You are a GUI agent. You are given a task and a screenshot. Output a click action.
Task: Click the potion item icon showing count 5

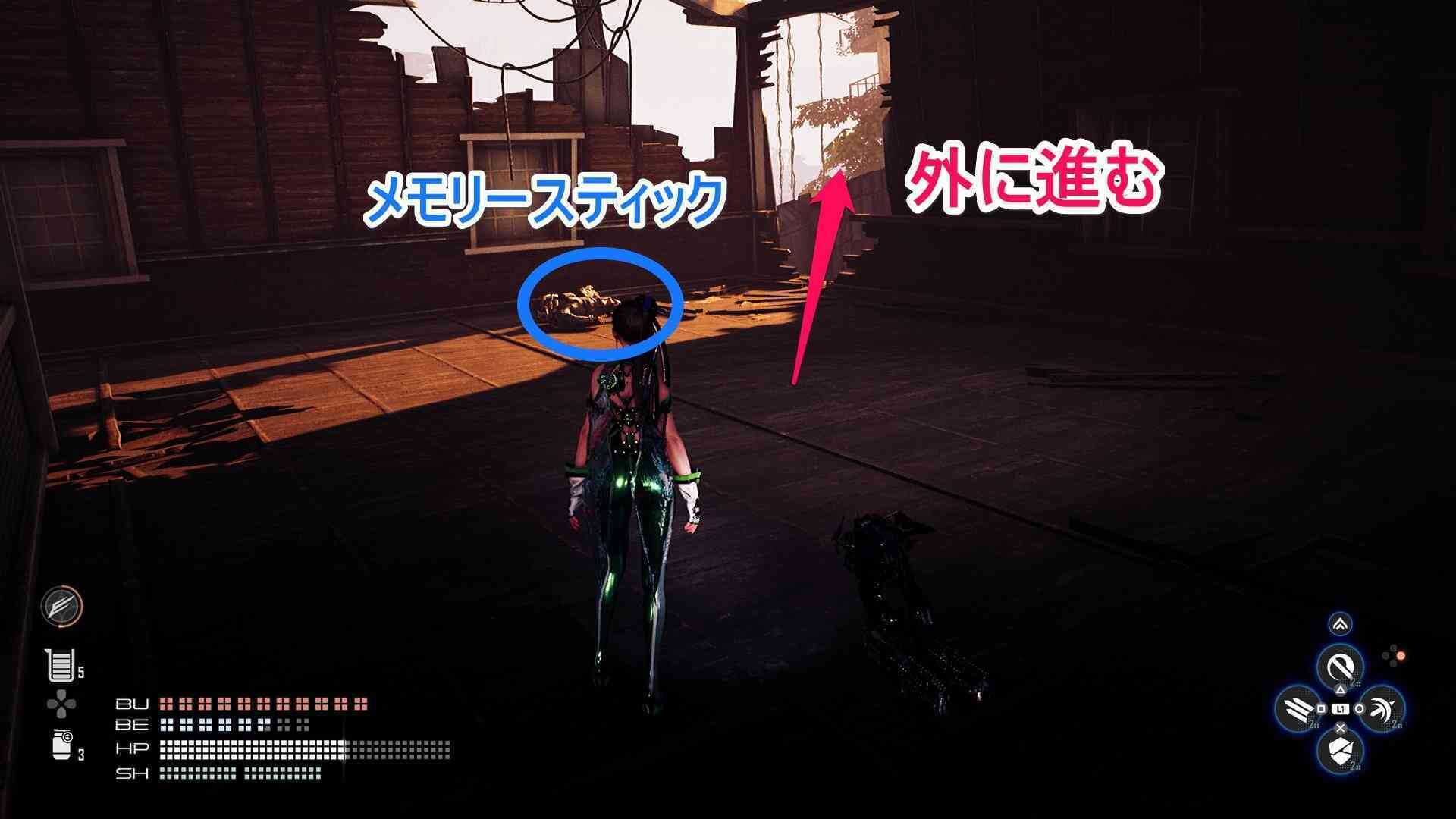click(60, 667)
